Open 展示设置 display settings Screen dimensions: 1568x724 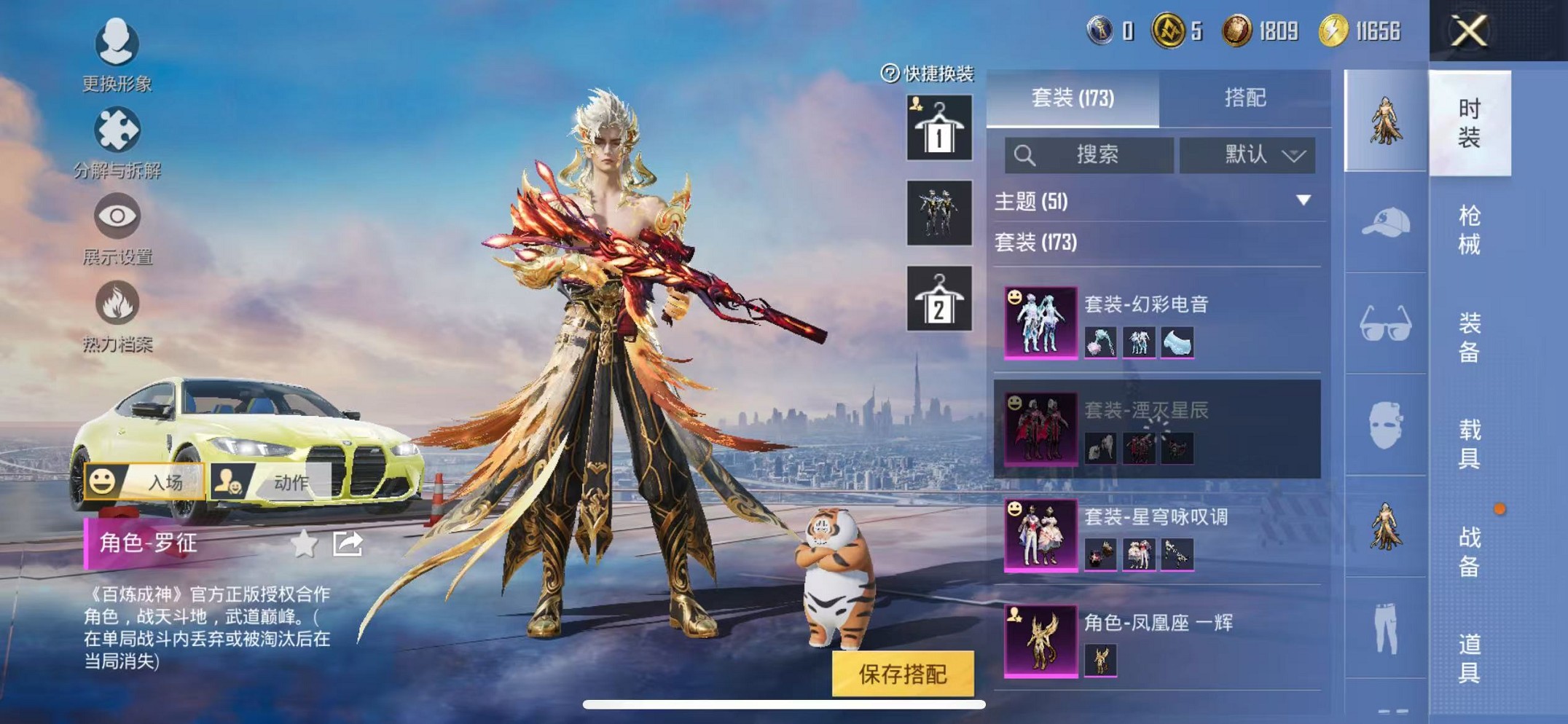[117, 227]
